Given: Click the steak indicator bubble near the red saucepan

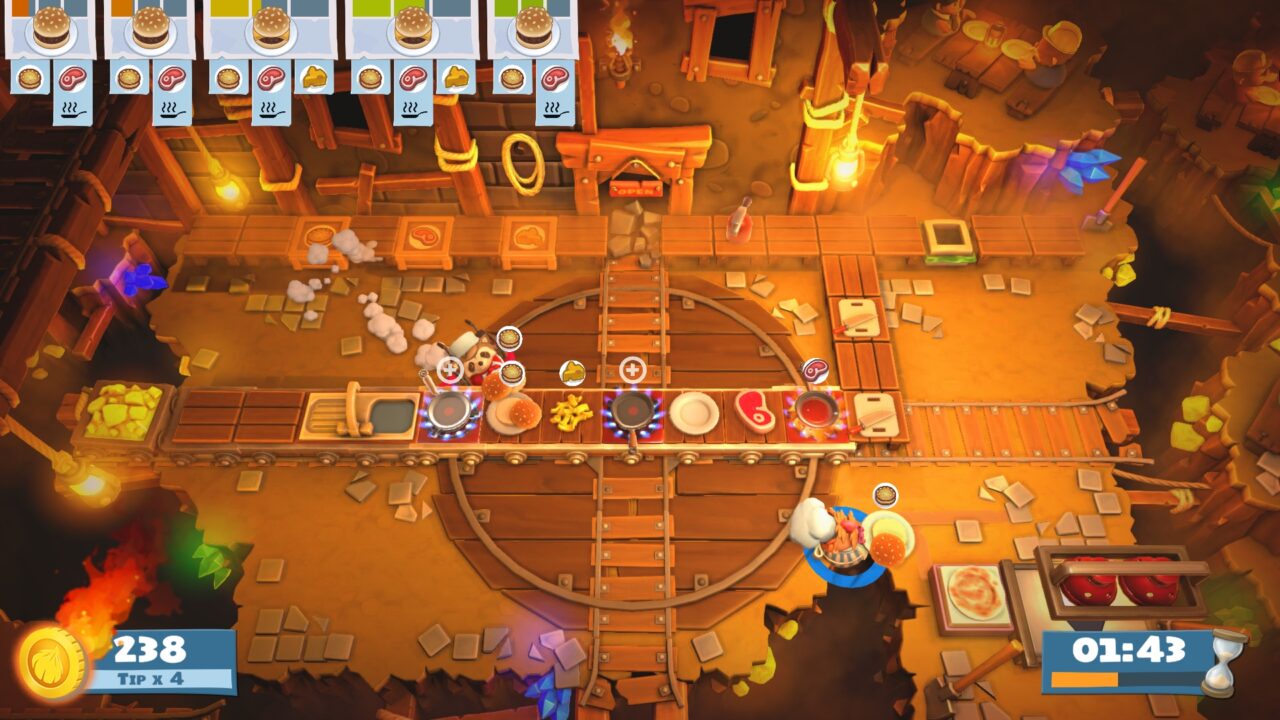Looking at the screenshot, I should 816,369.
